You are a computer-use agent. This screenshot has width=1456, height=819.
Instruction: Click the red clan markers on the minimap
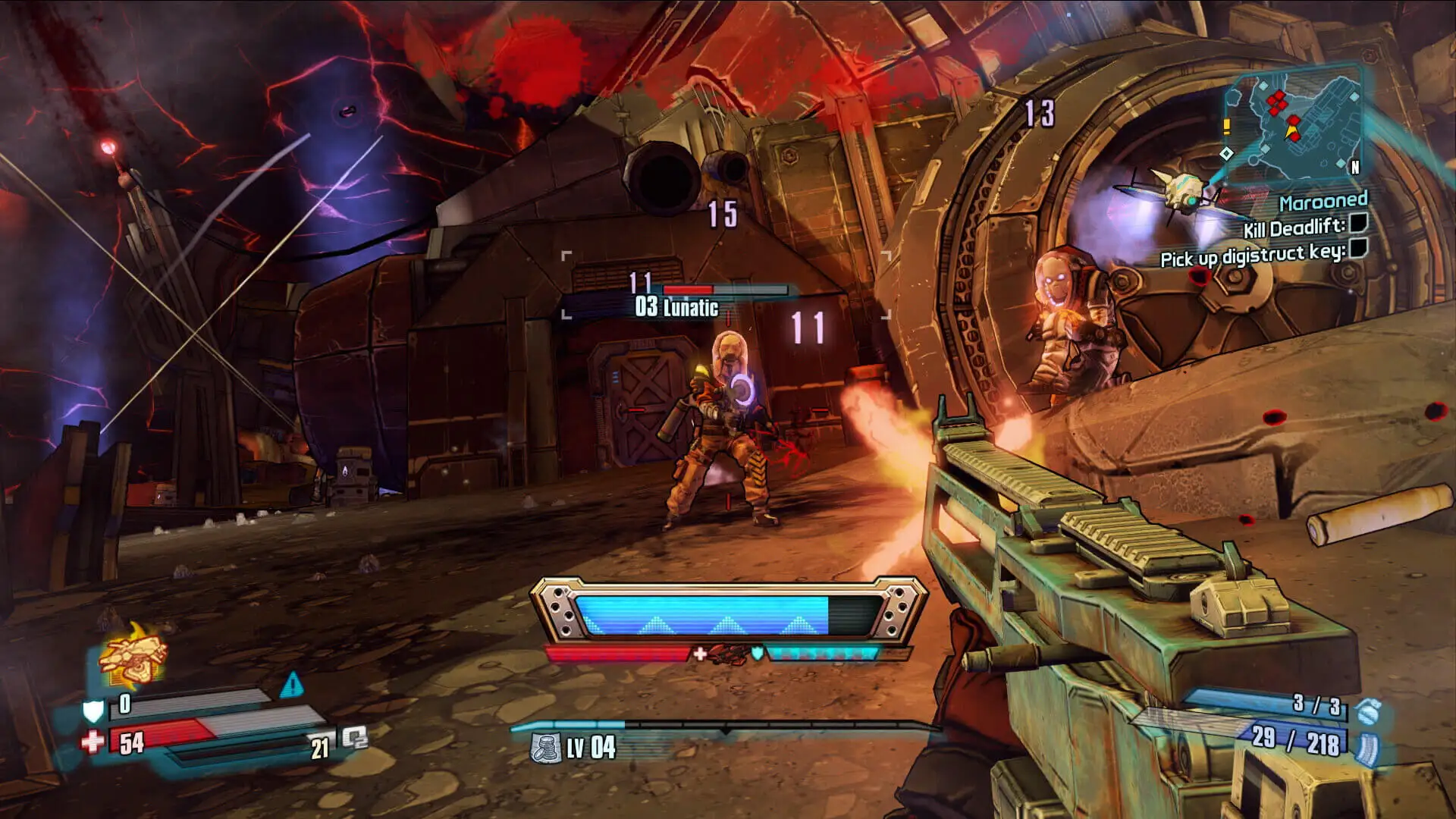tap(1276, 101)
